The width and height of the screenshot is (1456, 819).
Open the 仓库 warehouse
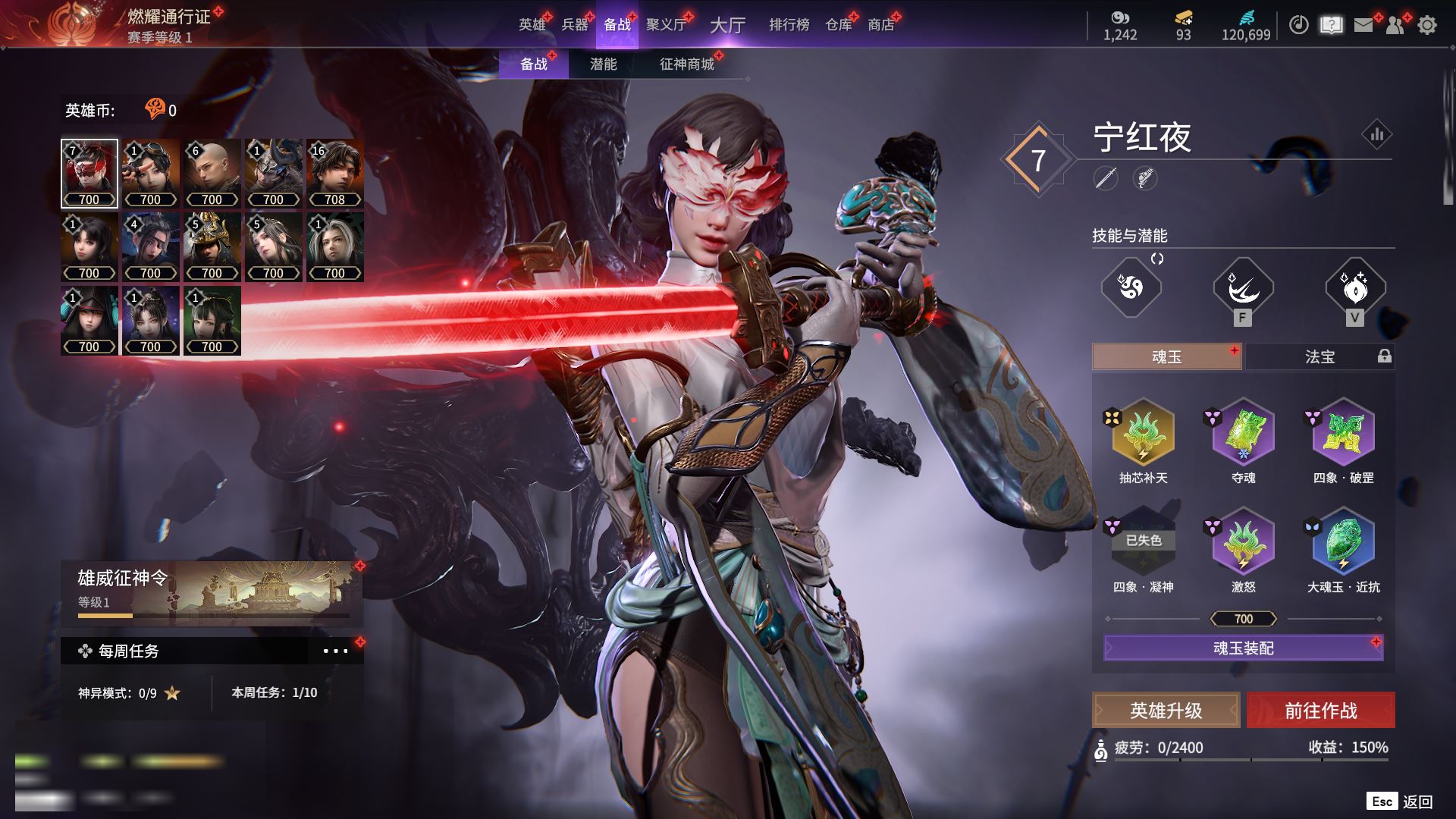coord(838,25)
